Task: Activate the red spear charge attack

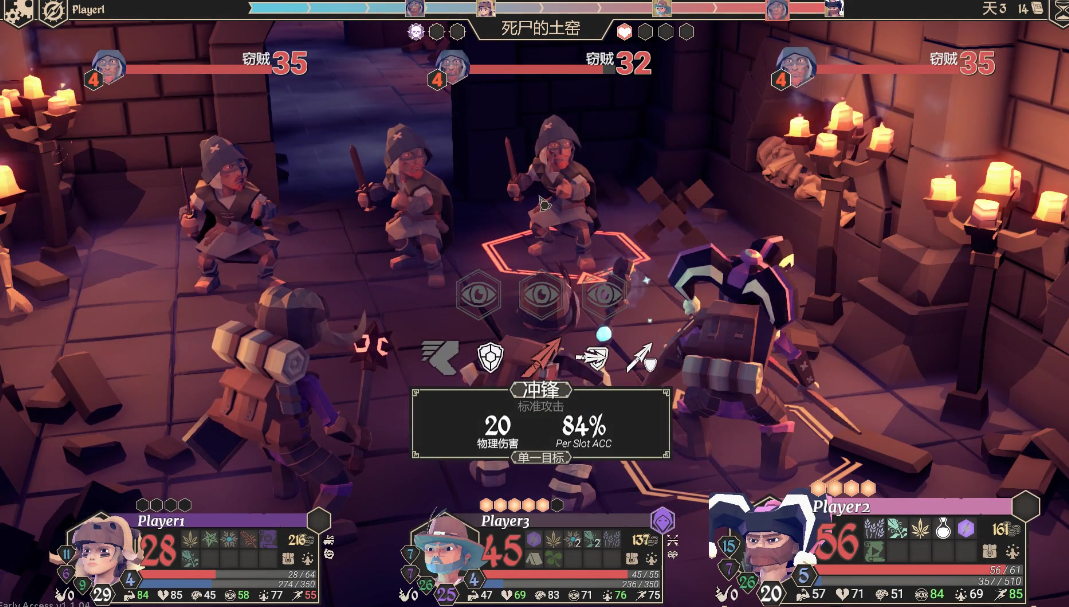Action: click(x=541, y=357)
